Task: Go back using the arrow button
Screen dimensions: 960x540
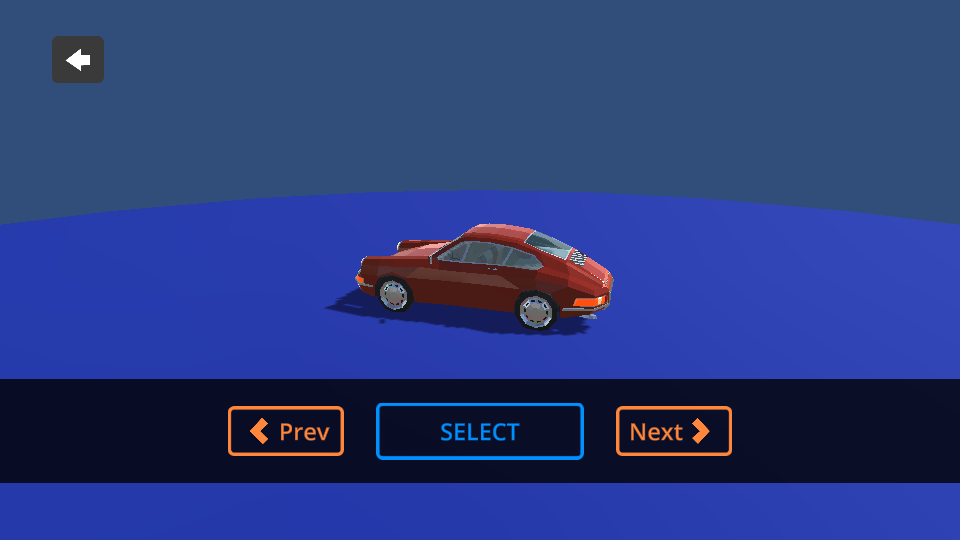Action: click(x=78, y=60)
